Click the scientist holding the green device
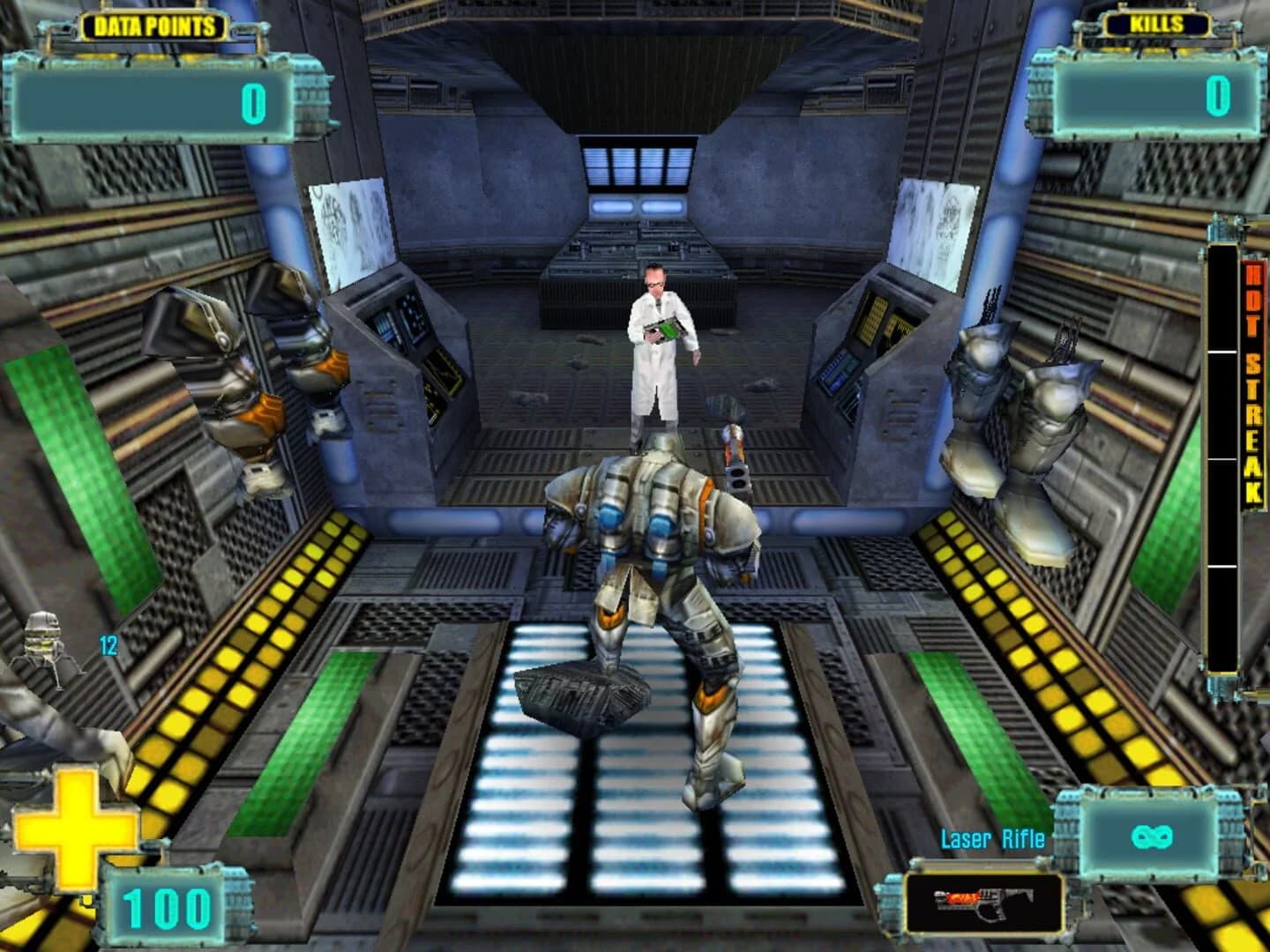The image size is (1270, 952). coord(657,335)
